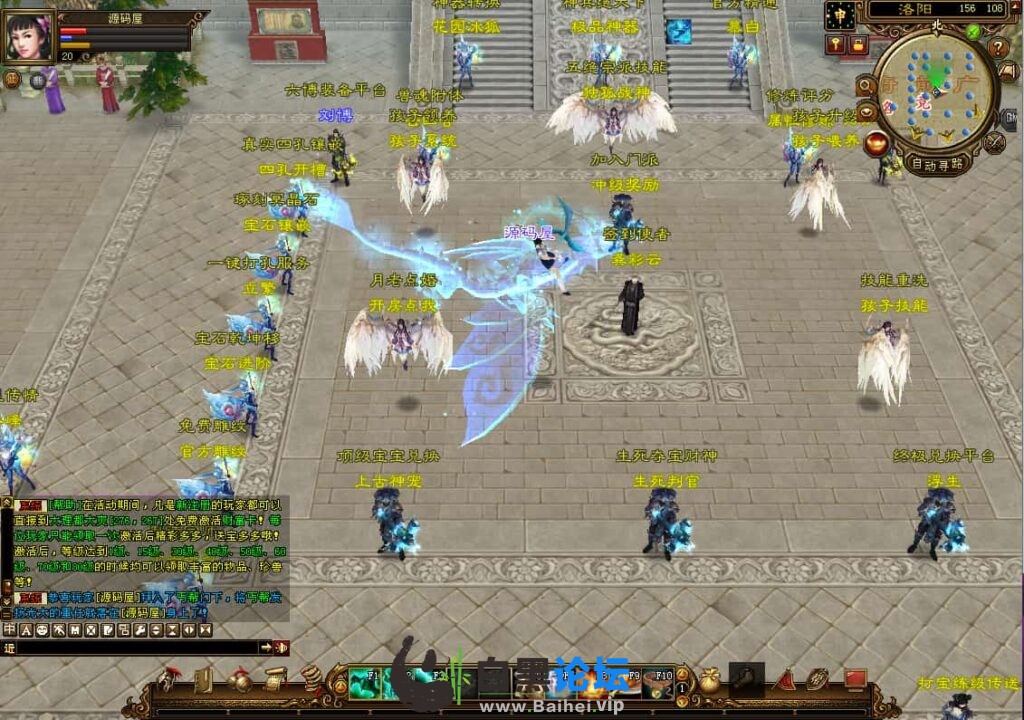The image size is (1024, 720).
Task: Click the golden key icon button
Action: pos(835,44)
